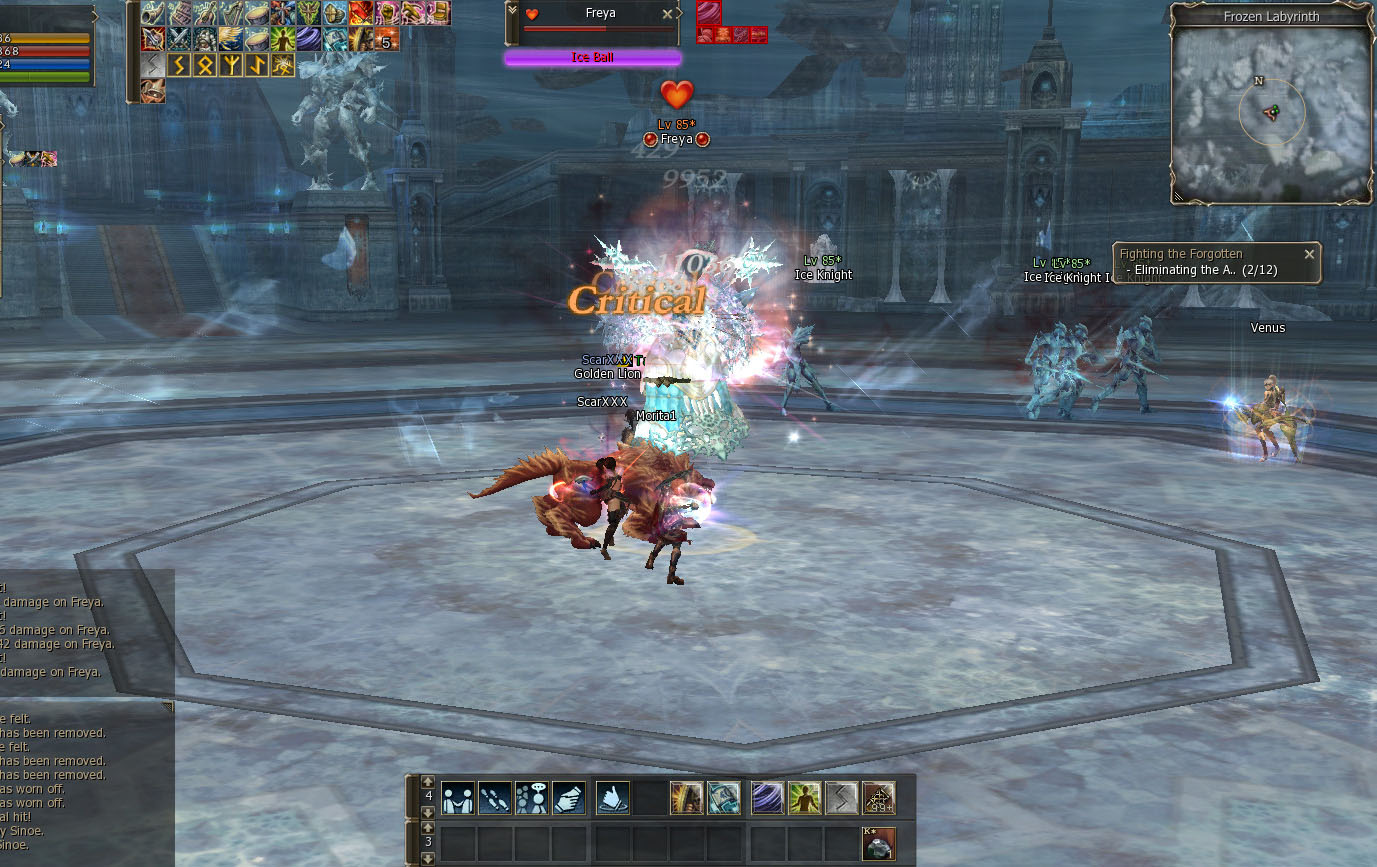This screenshot has height=867, width=1377.
Task: Click the K* mineral item in hotbar row 3
Action: (x=877, y=842)
